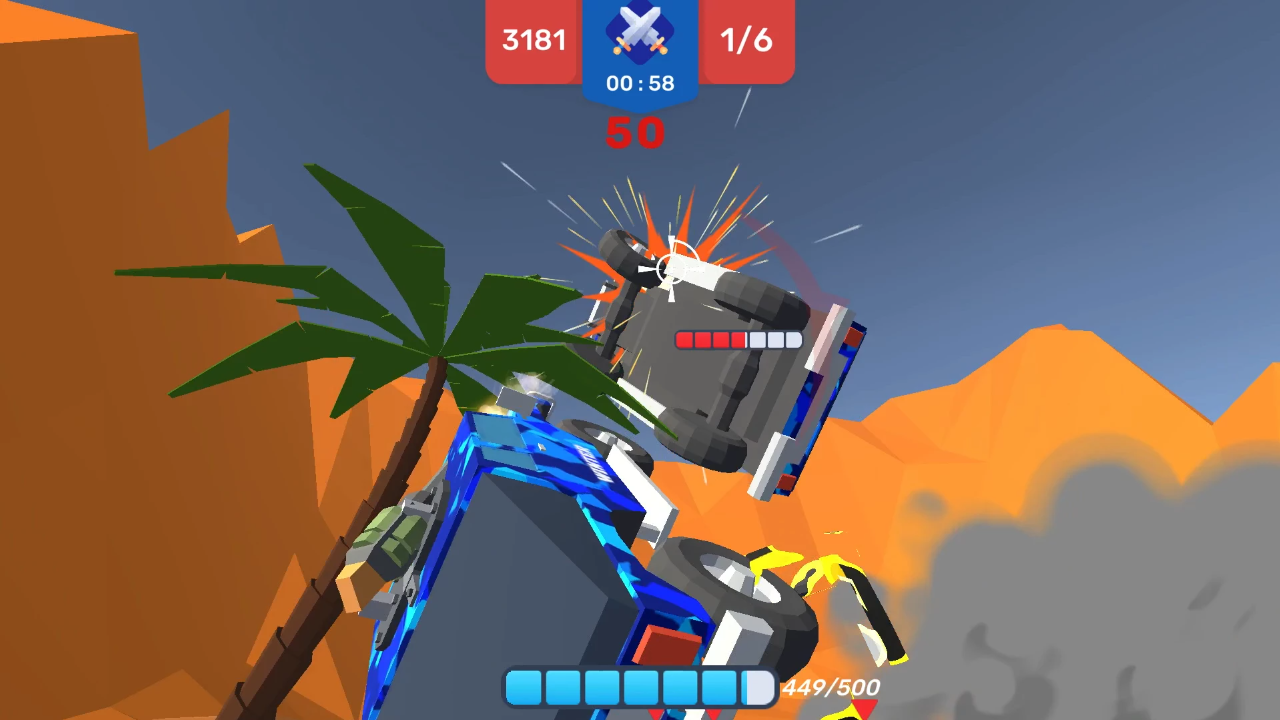Click the player health bar showing 449/500
1280x720 pixels.
(x=640, y=687)
